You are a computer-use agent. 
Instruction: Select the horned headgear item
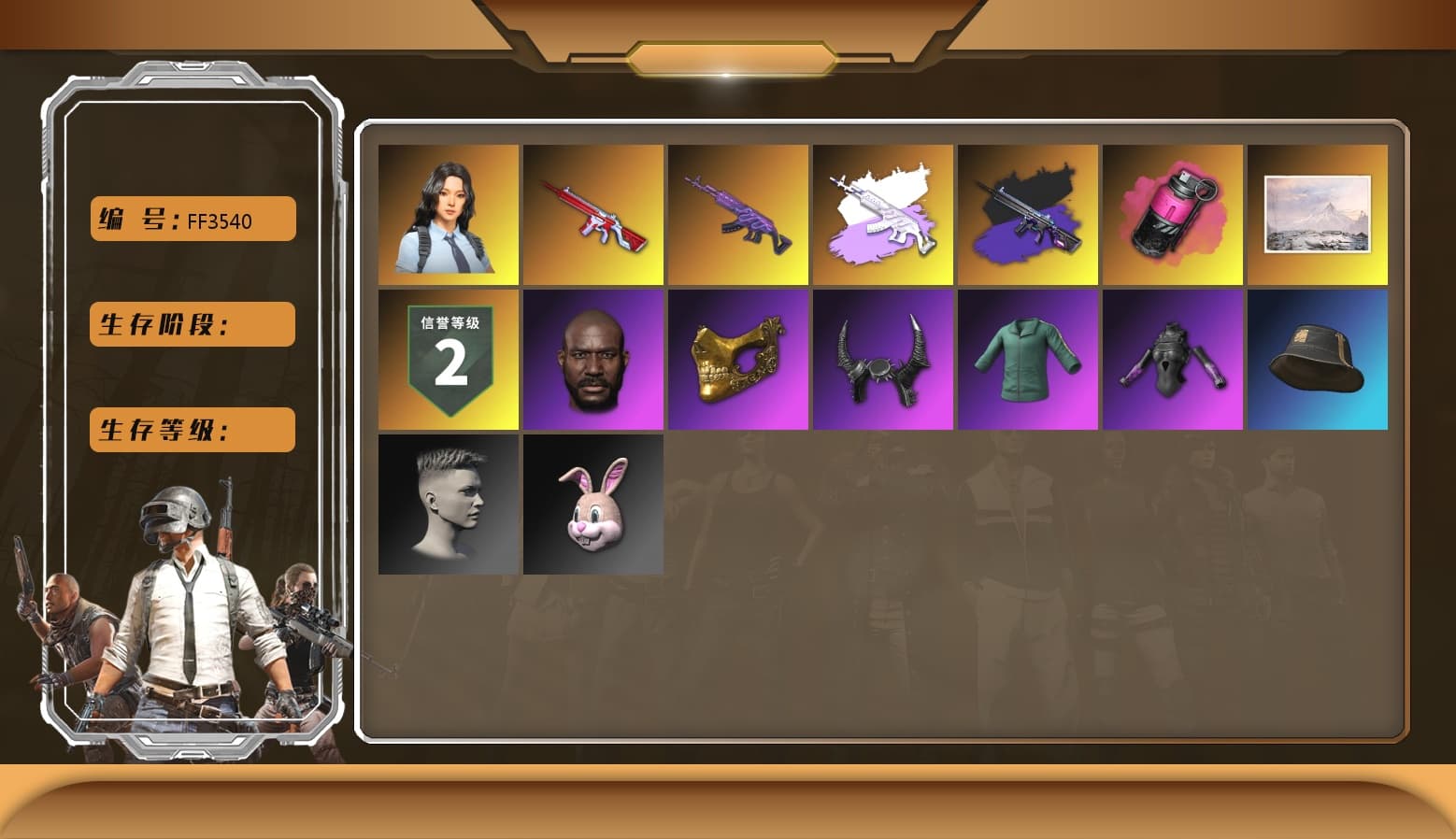tap(882, 359)
